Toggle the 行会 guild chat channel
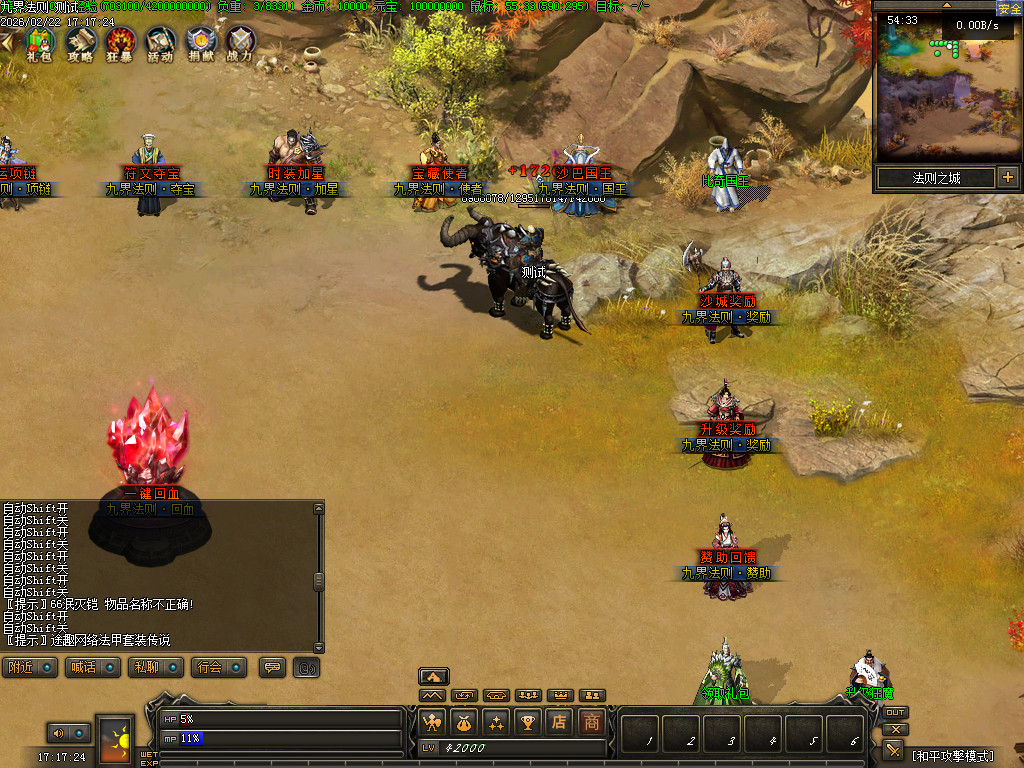 [219, 667]
